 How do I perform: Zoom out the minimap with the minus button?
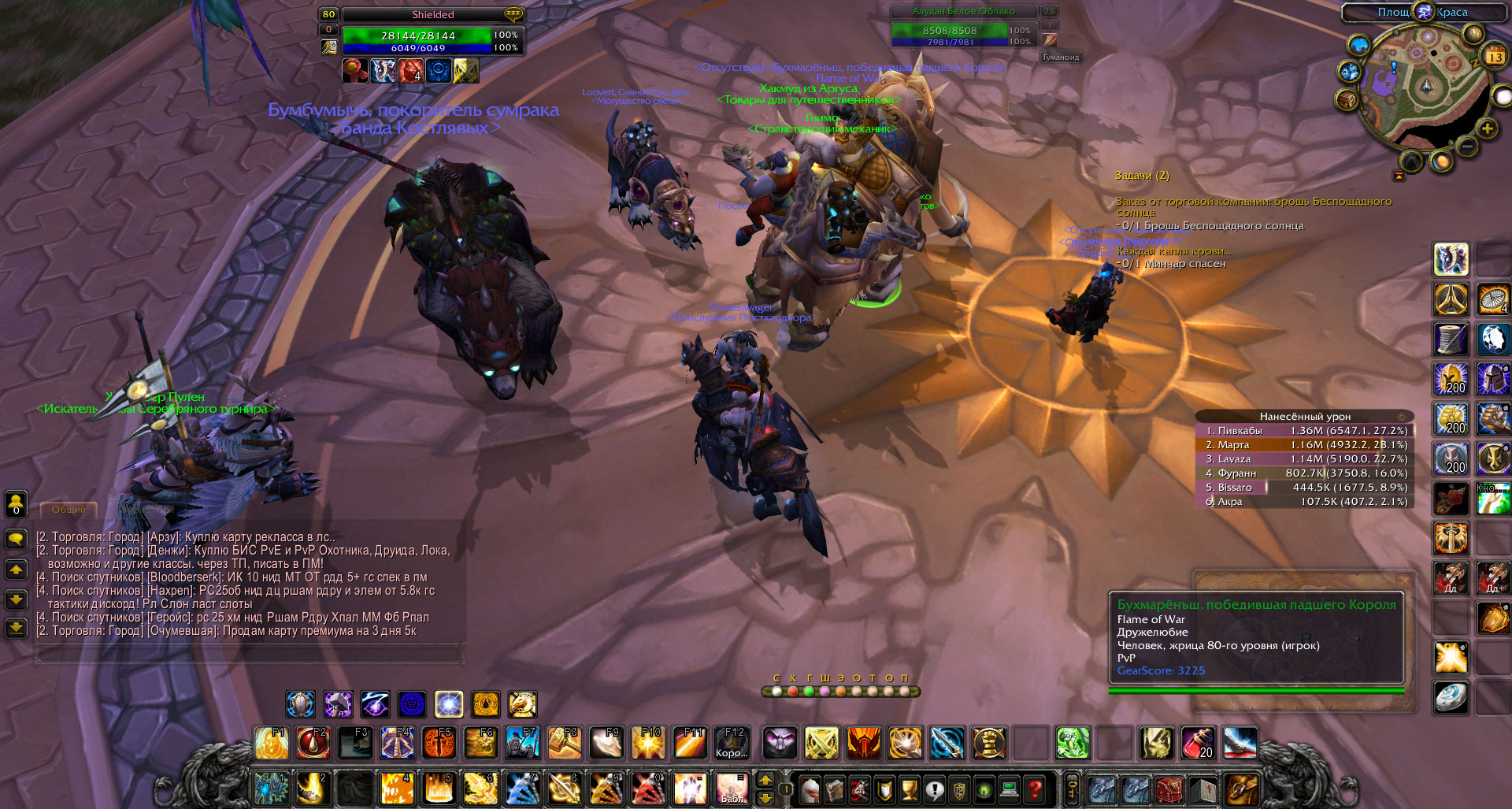tap(1466, 147)
